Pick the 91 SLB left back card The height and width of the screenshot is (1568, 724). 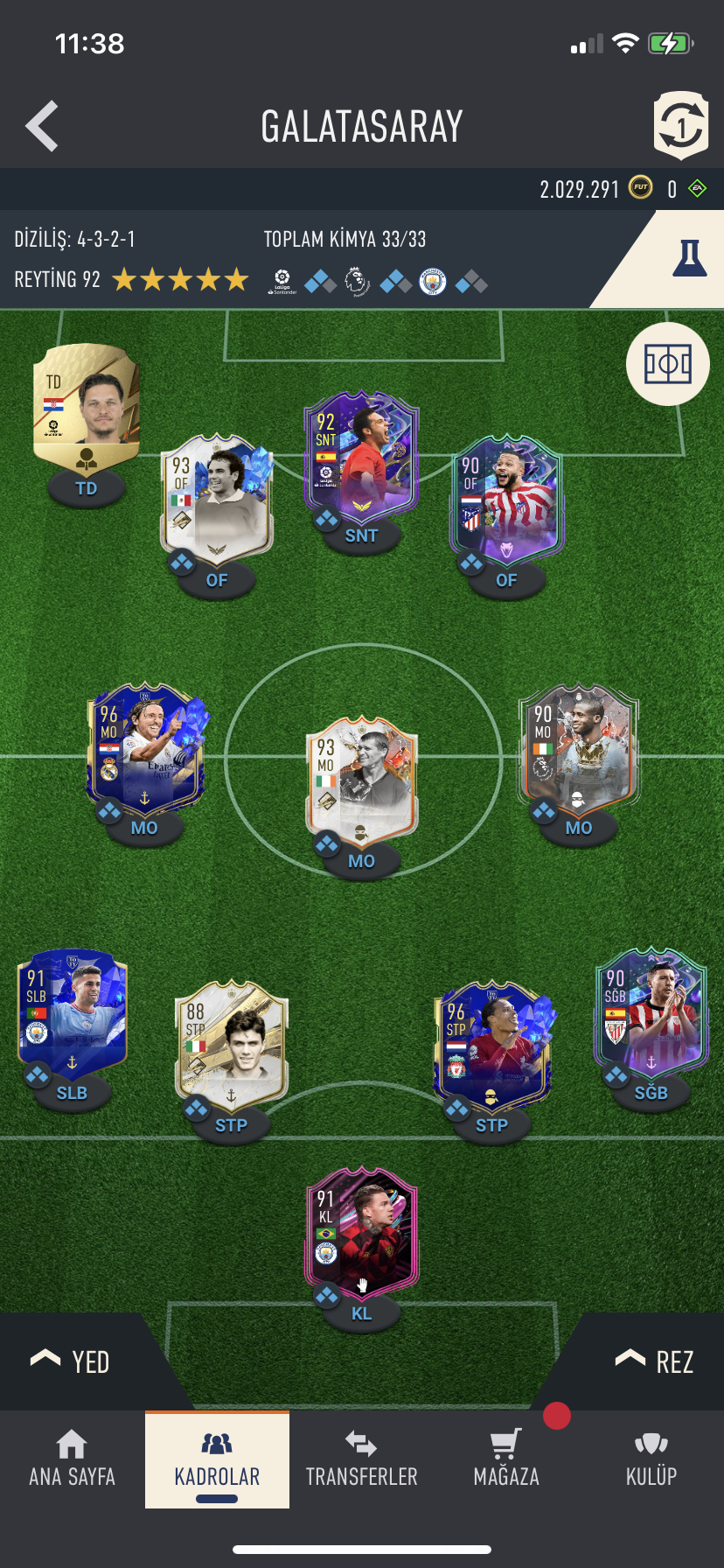[x=72, y=1013]
